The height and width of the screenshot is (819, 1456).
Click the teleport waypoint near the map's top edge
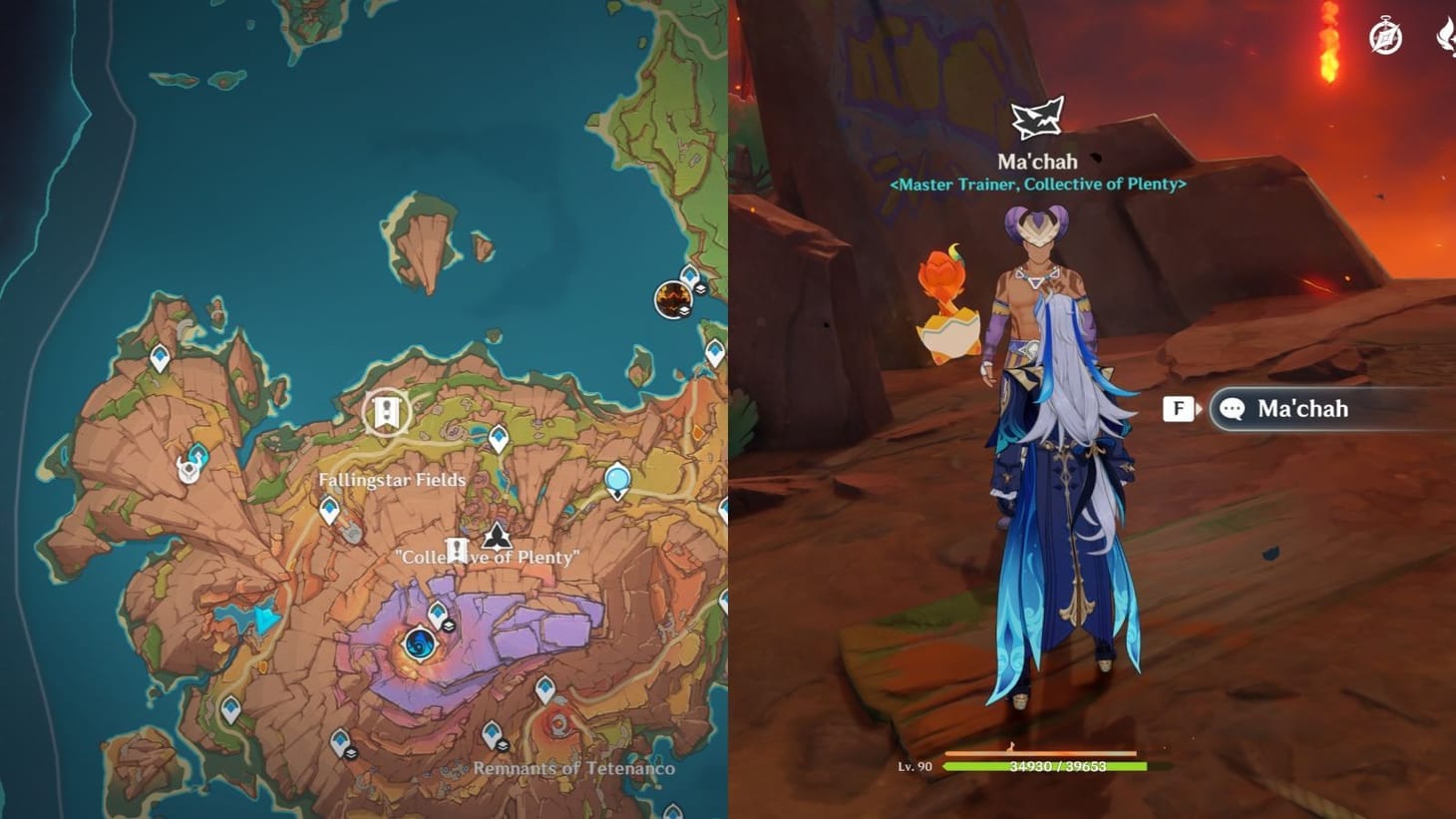689,274
